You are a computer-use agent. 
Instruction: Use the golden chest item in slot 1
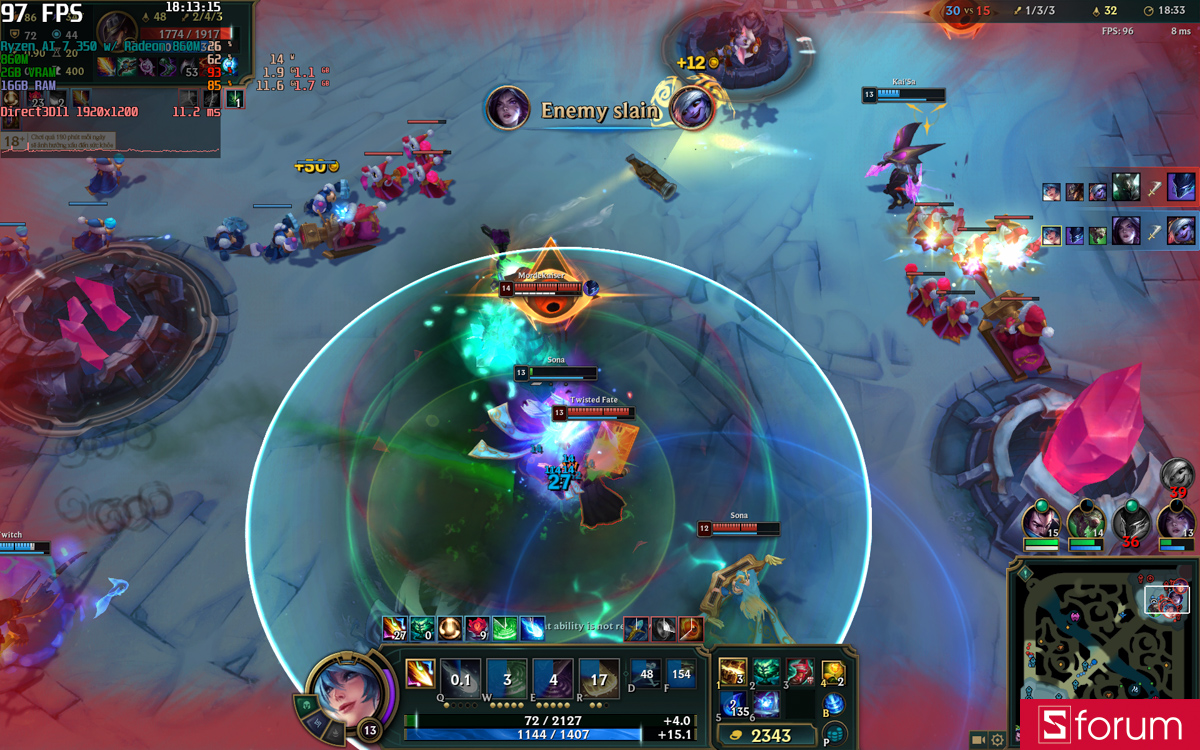pyautogui.click(x=732, y=672)
